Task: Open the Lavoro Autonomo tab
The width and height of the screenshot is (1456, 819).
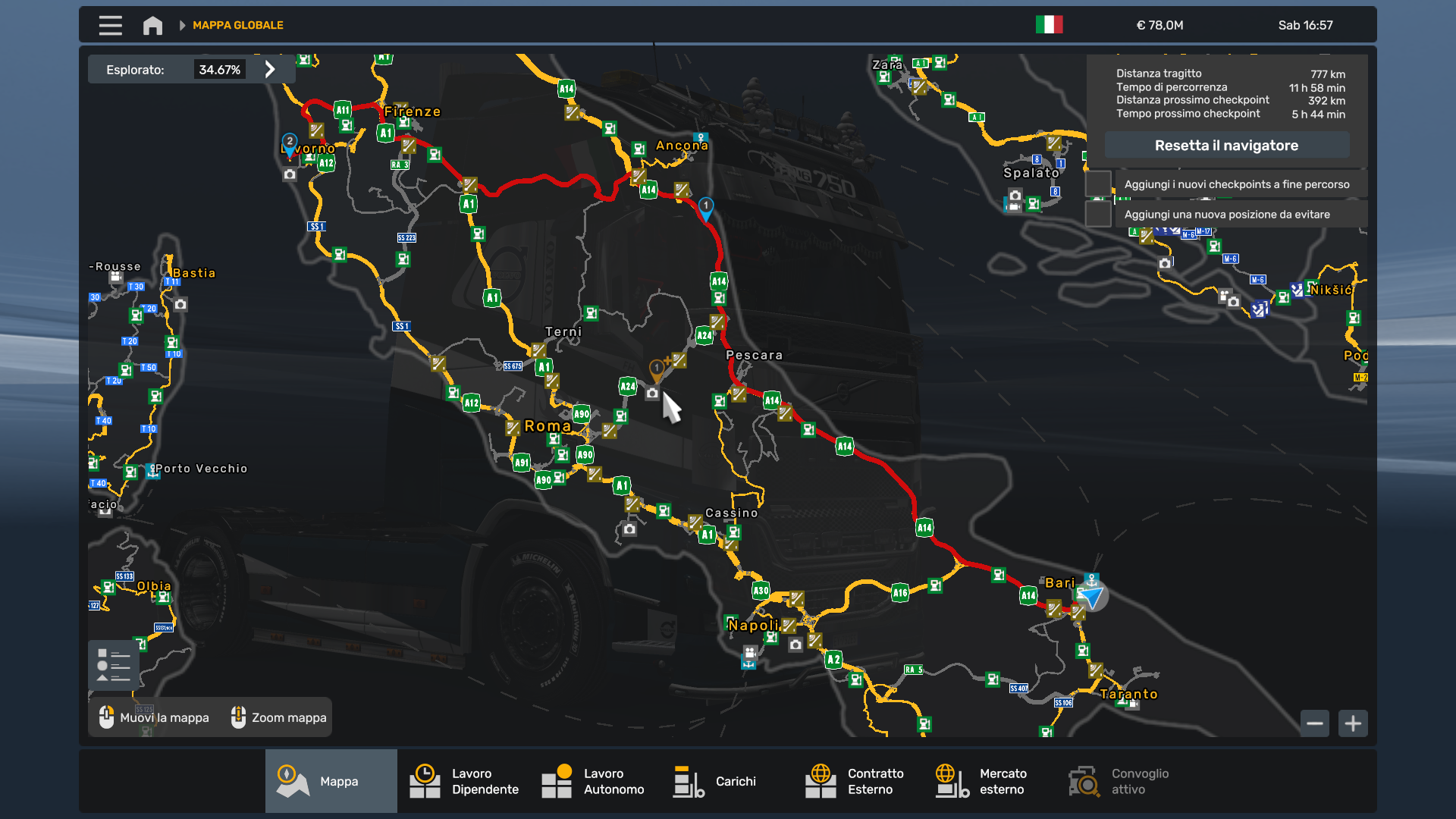Action: 557,781
